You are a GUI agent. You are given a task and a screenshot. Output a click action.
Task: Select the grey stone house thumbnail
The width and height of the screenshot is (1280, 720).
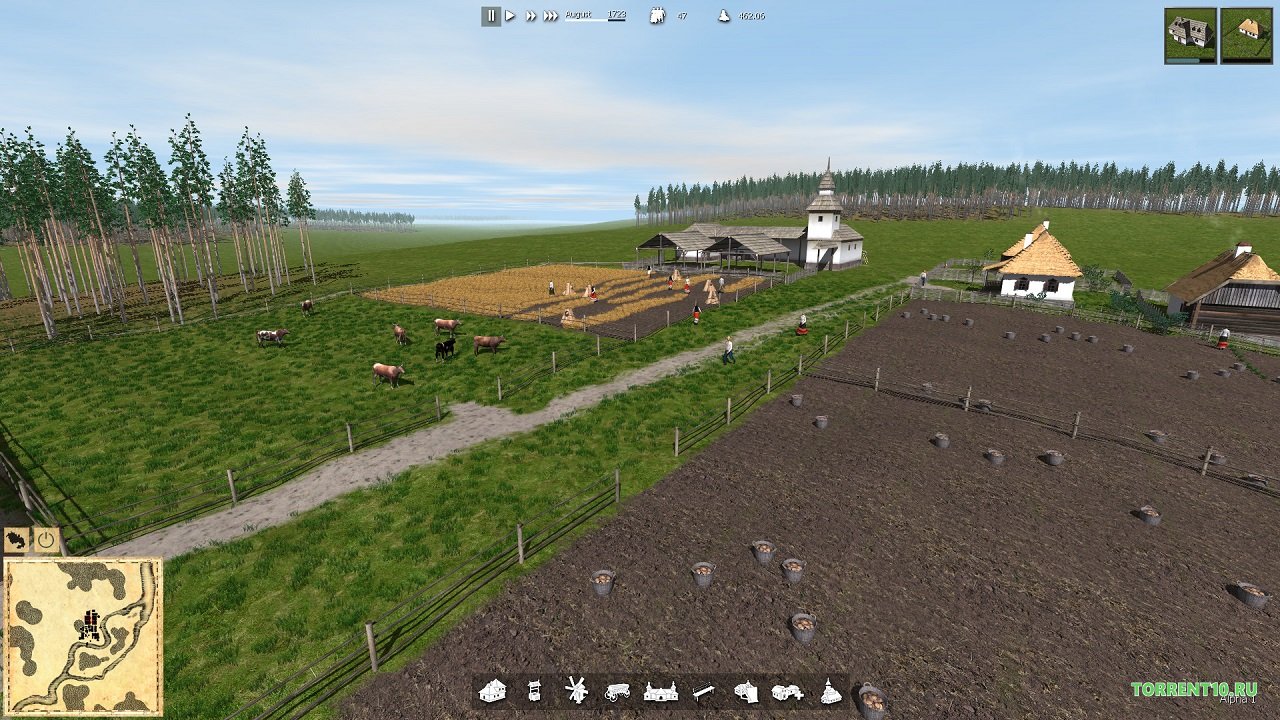point(1190,35)
